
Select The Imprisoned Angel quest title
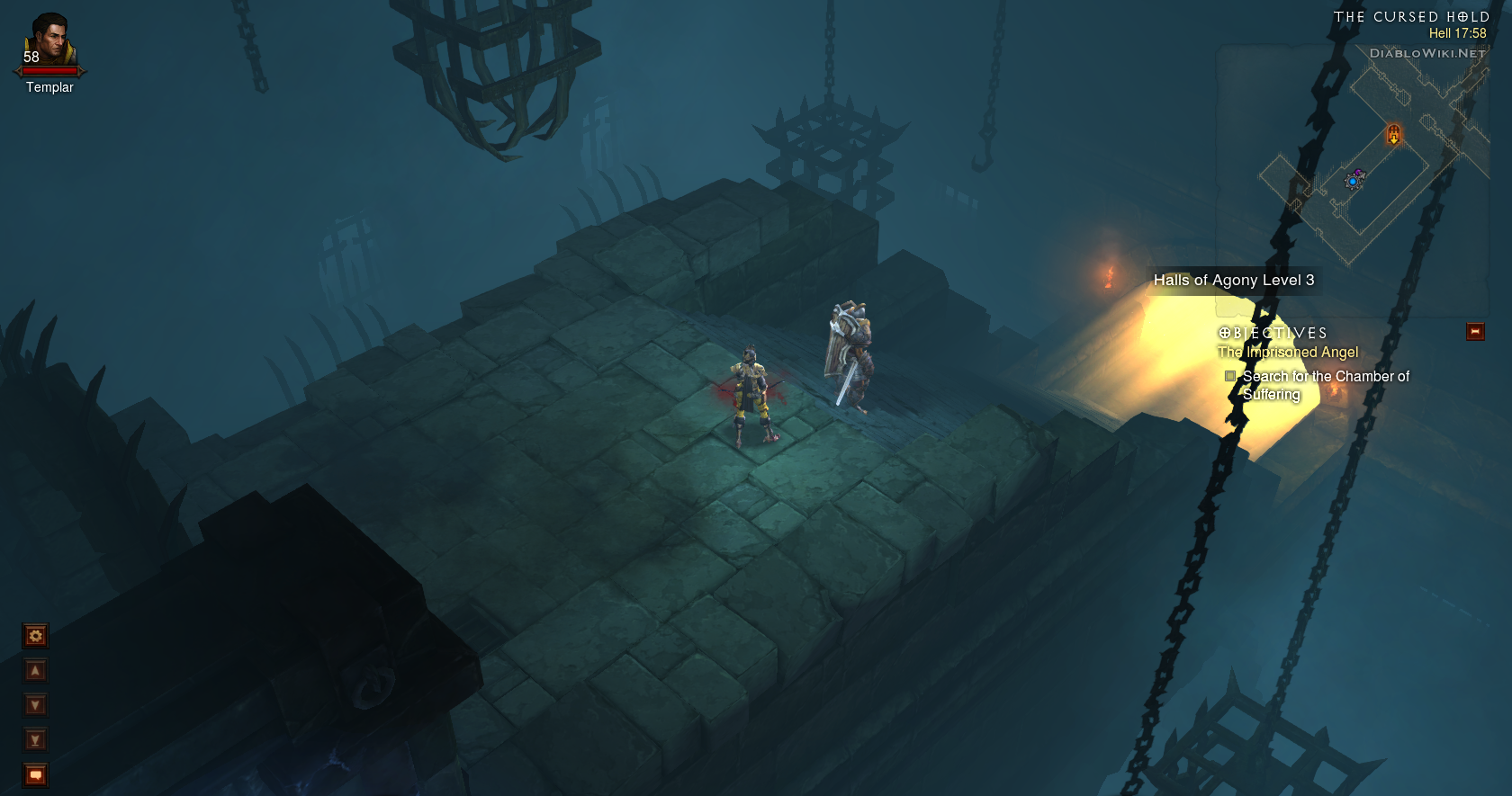[1288, 353]
